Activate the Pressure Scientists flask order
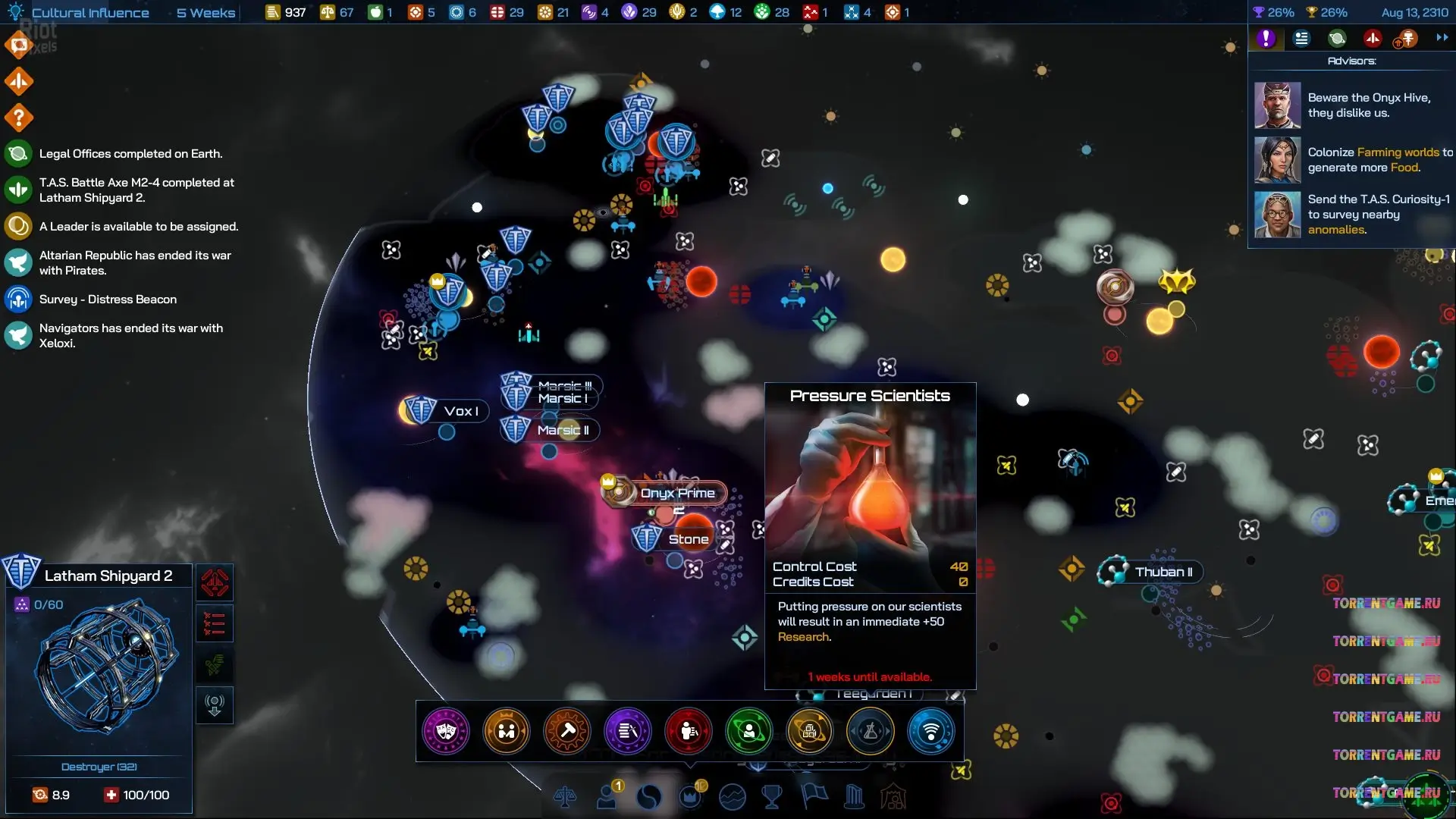This screenshot has height=819, width=1456. click(870, 731)
